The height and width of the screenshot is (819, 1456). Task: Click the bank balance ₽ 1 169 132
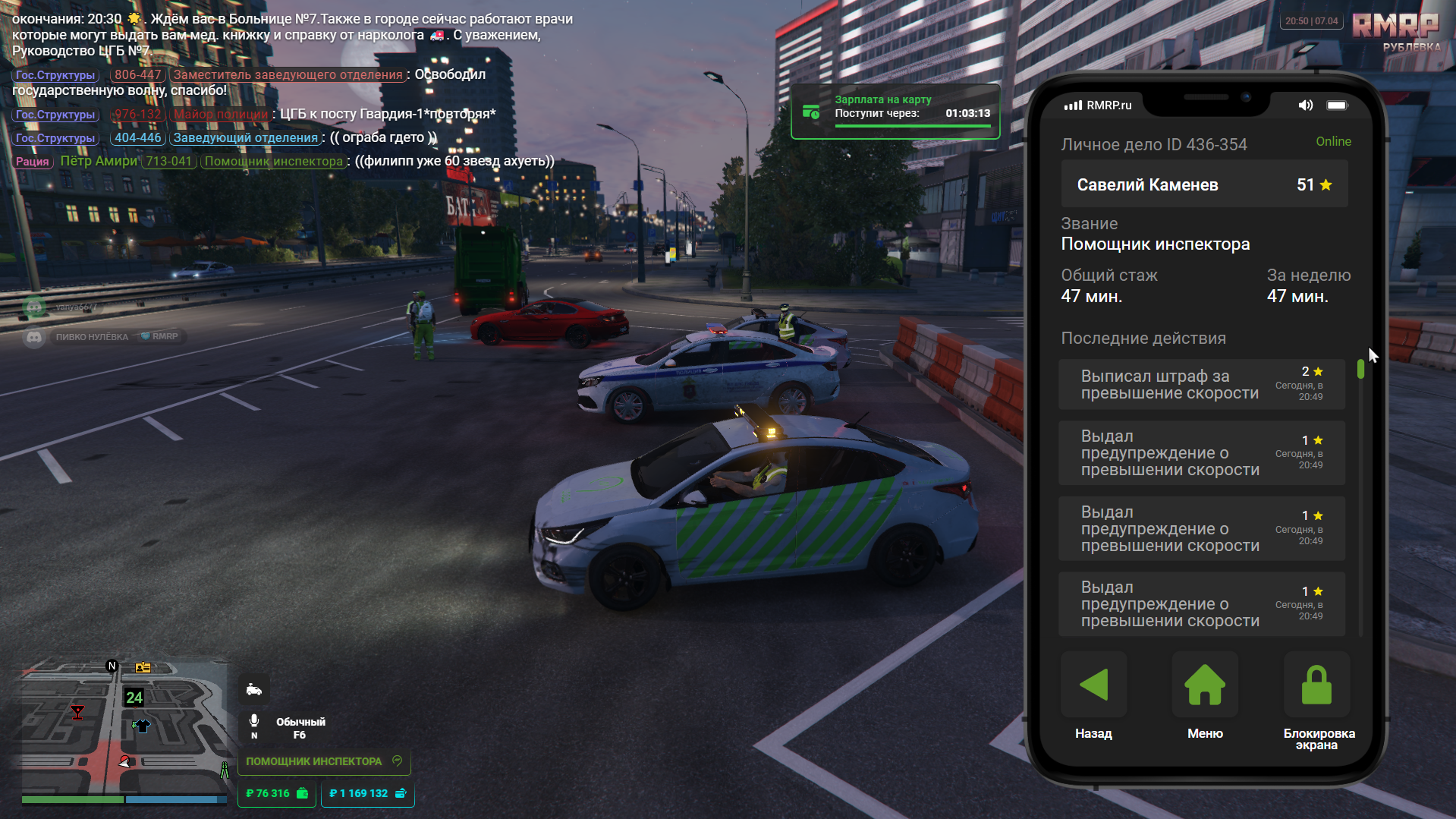coord(368,793)
